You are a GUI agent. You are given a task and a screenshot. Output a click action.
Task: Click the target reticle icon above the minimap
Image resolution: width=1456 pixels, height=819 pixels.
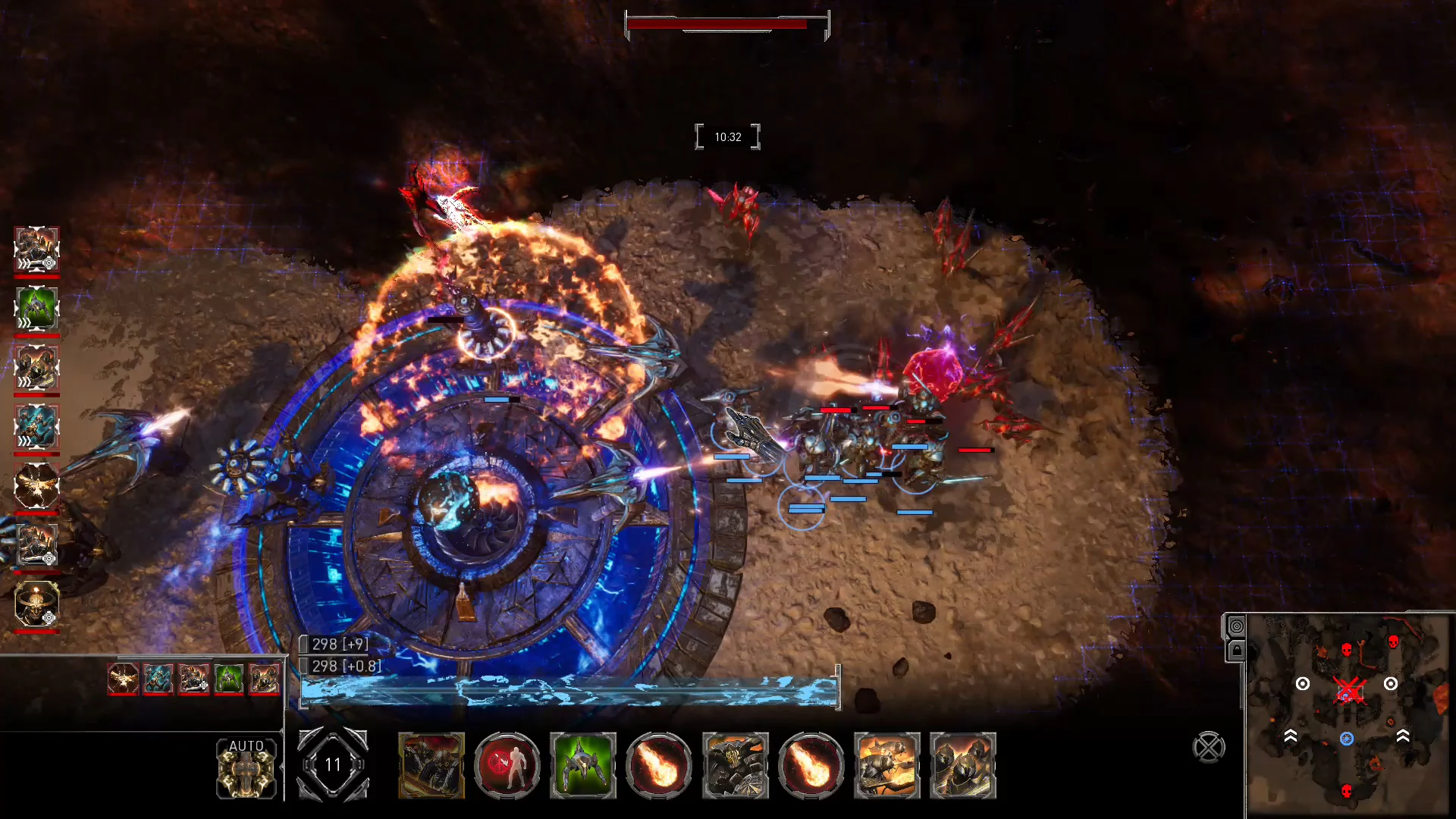(x=1236, y=626)
